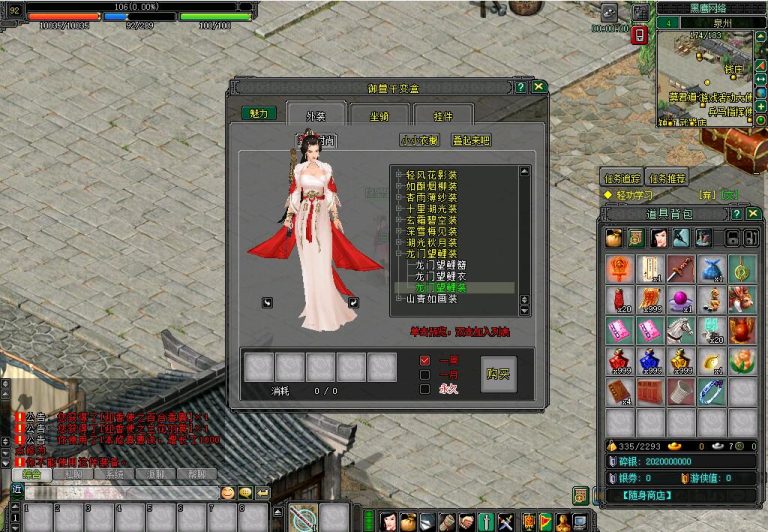Image resolution: width=768 pixels, height=532 pixels.
Task: Choose the 永久 permanent duration checkbox
Action: coord(425,389)
